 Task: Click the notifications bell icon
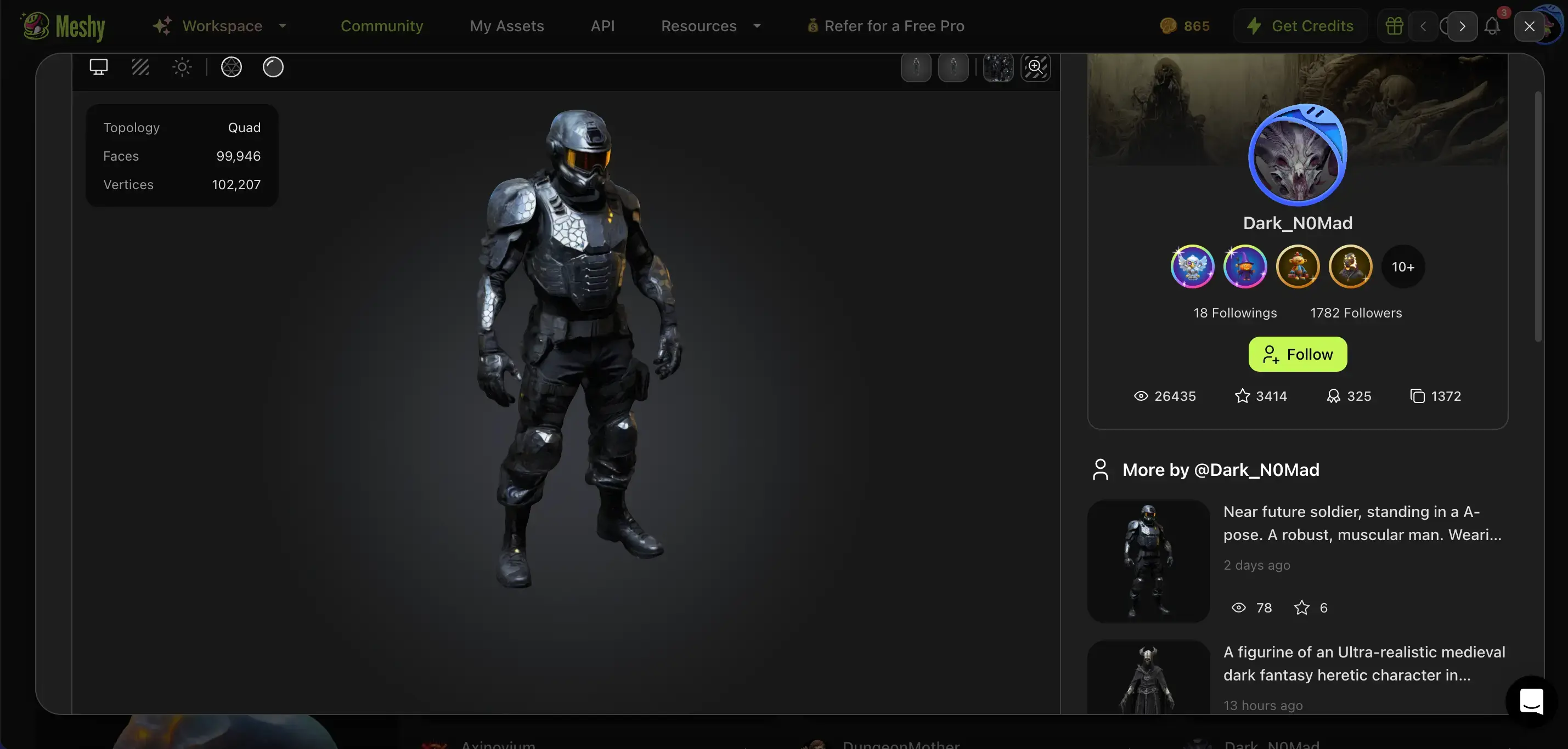[x=1492, y=26]
